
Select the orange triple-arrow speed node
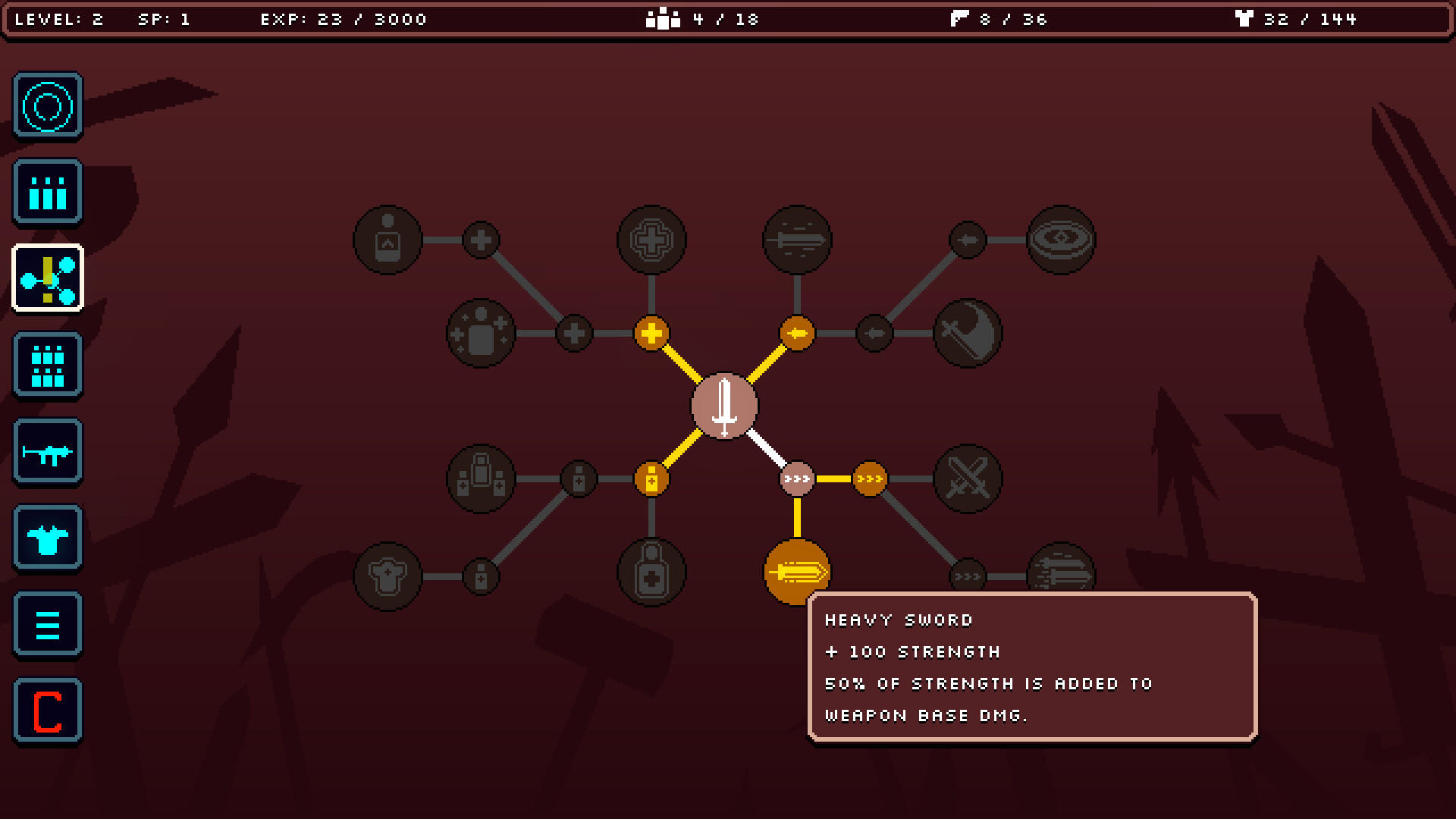[x=871, y=479]
